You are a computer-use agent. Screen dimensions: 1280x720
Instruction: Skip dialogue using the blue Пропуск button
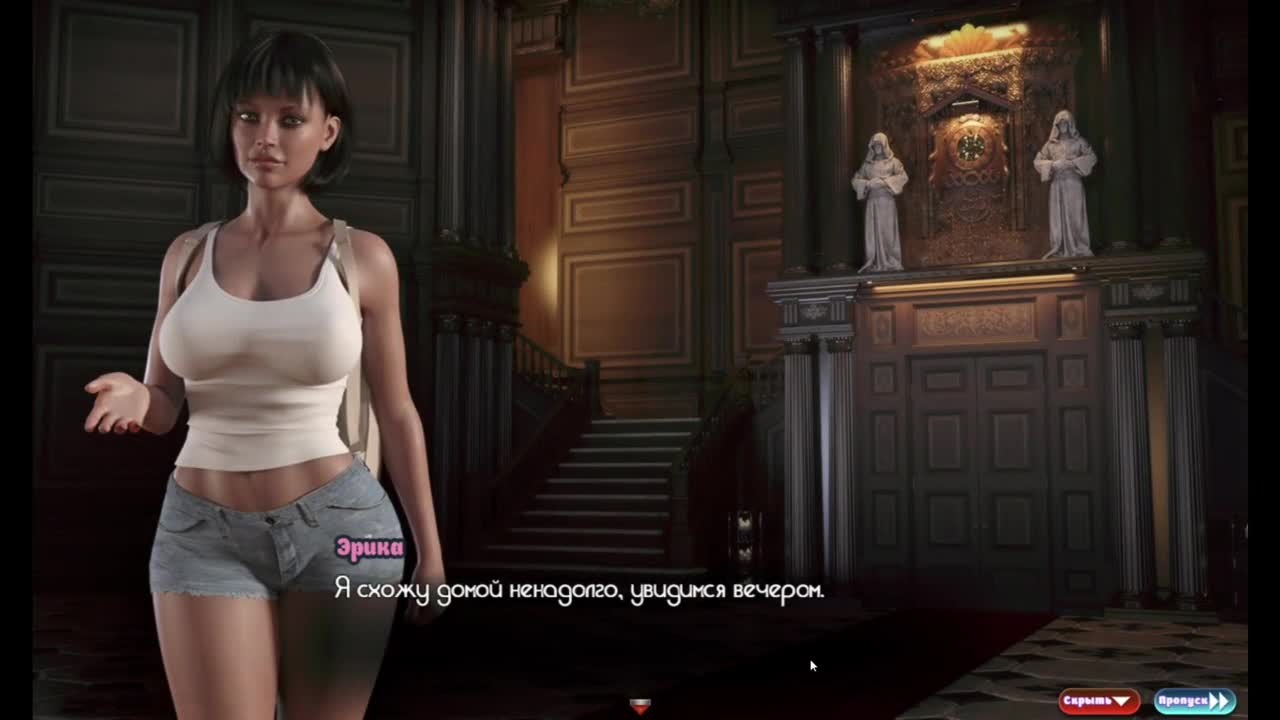tap(1194, 701)
